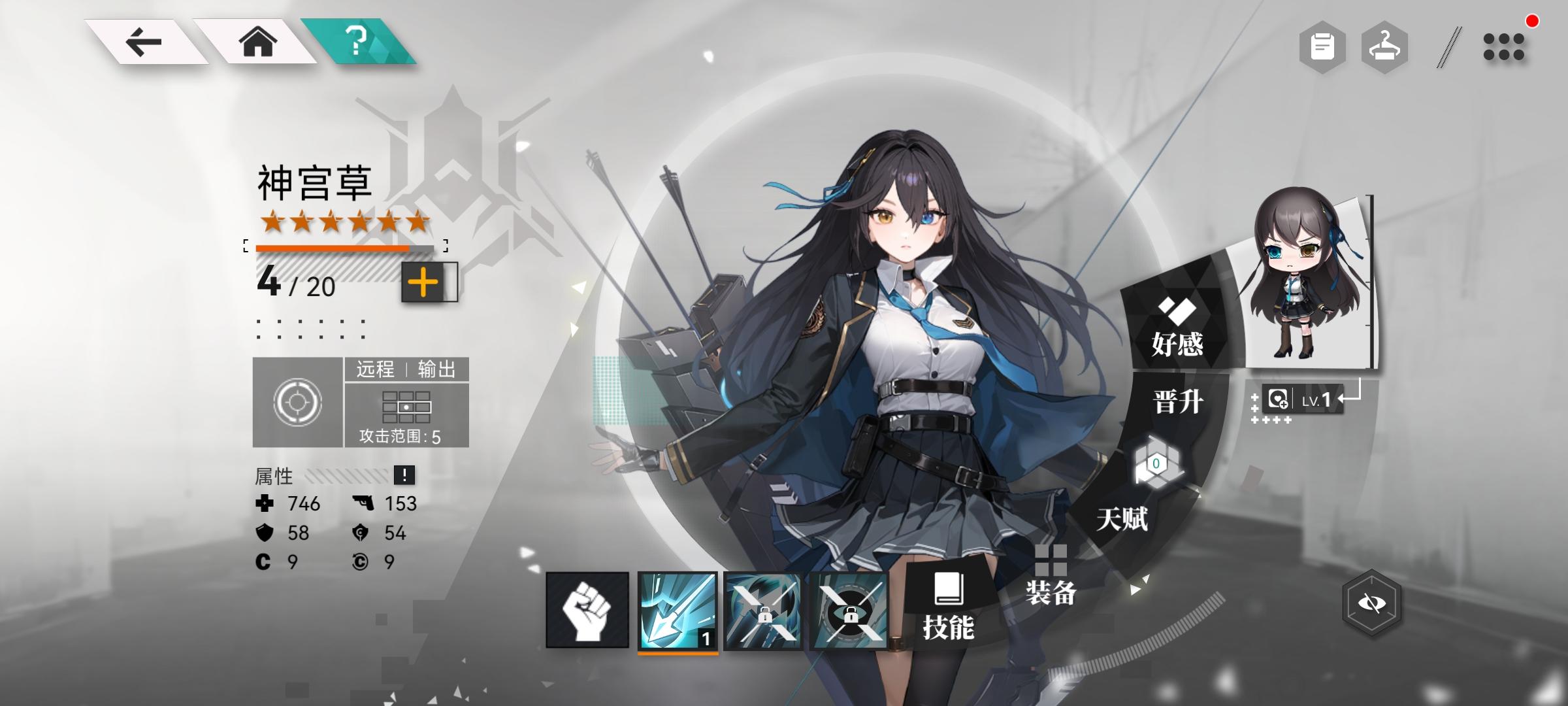1568x706 pixels.
Task: Select the home menu item
Action: click(256, 42)
